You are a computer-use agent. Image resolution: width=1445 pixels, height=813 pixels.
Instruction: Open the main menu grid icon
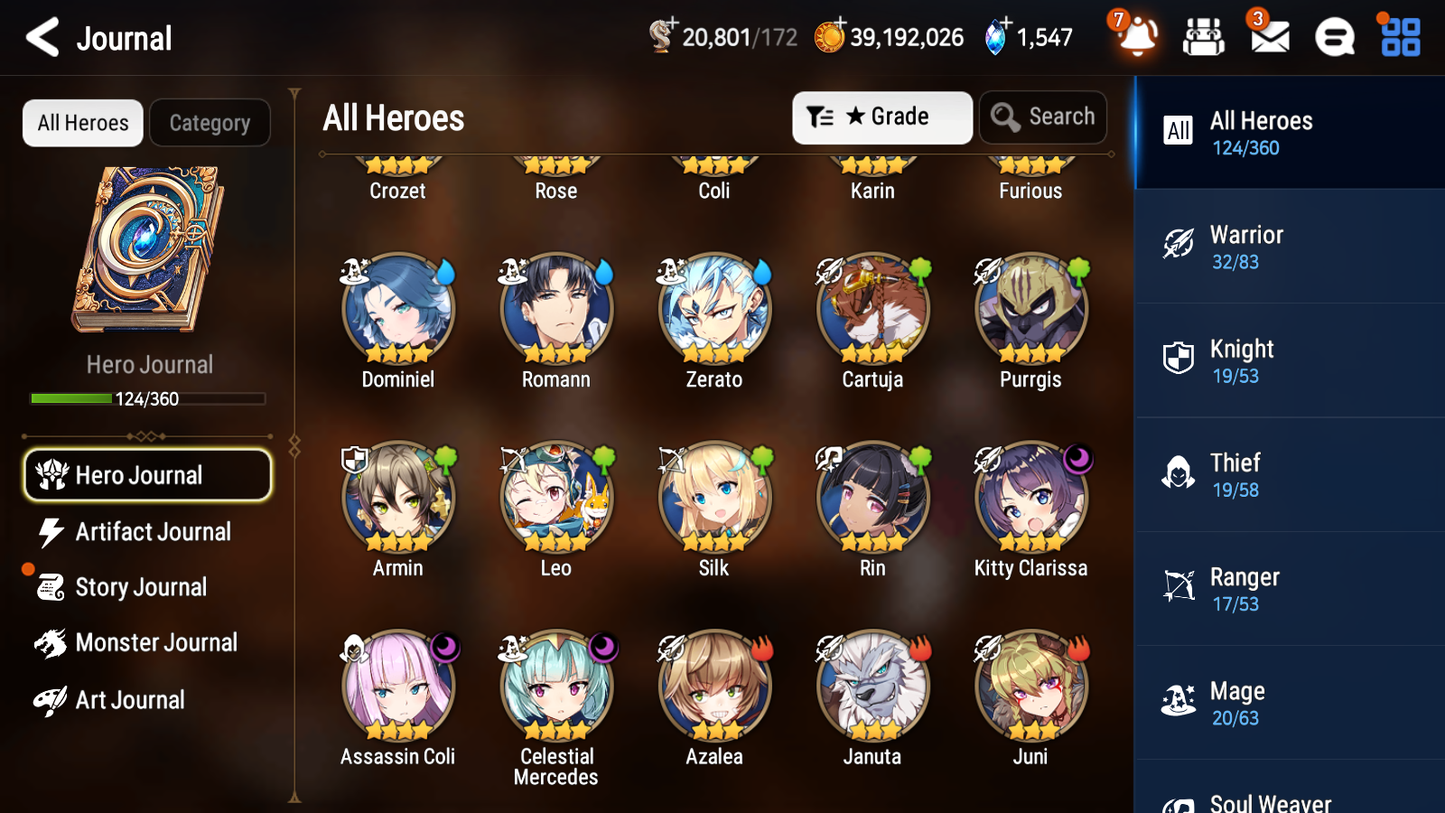(1398, 37)
